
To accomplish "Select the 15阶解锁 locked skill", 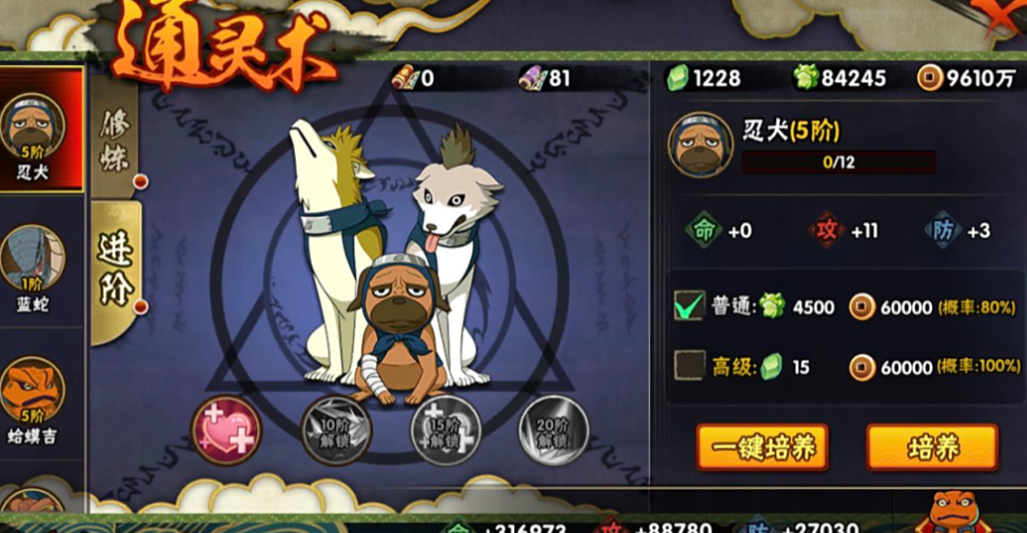I will point(446,431).
